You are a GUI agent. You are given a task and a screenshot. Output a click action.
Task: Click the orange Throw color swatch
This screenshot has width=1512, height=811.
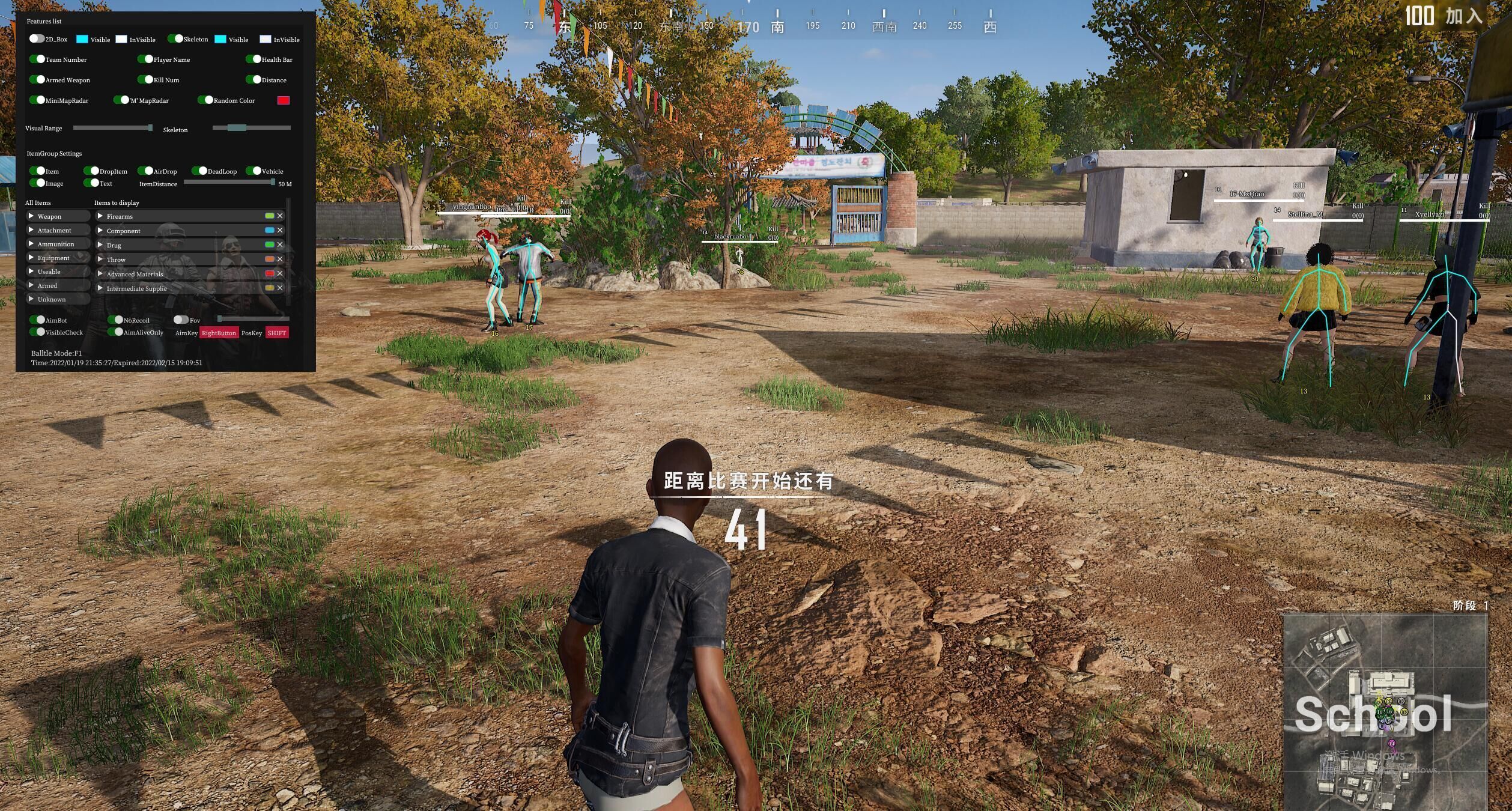(x=270, y=259)
